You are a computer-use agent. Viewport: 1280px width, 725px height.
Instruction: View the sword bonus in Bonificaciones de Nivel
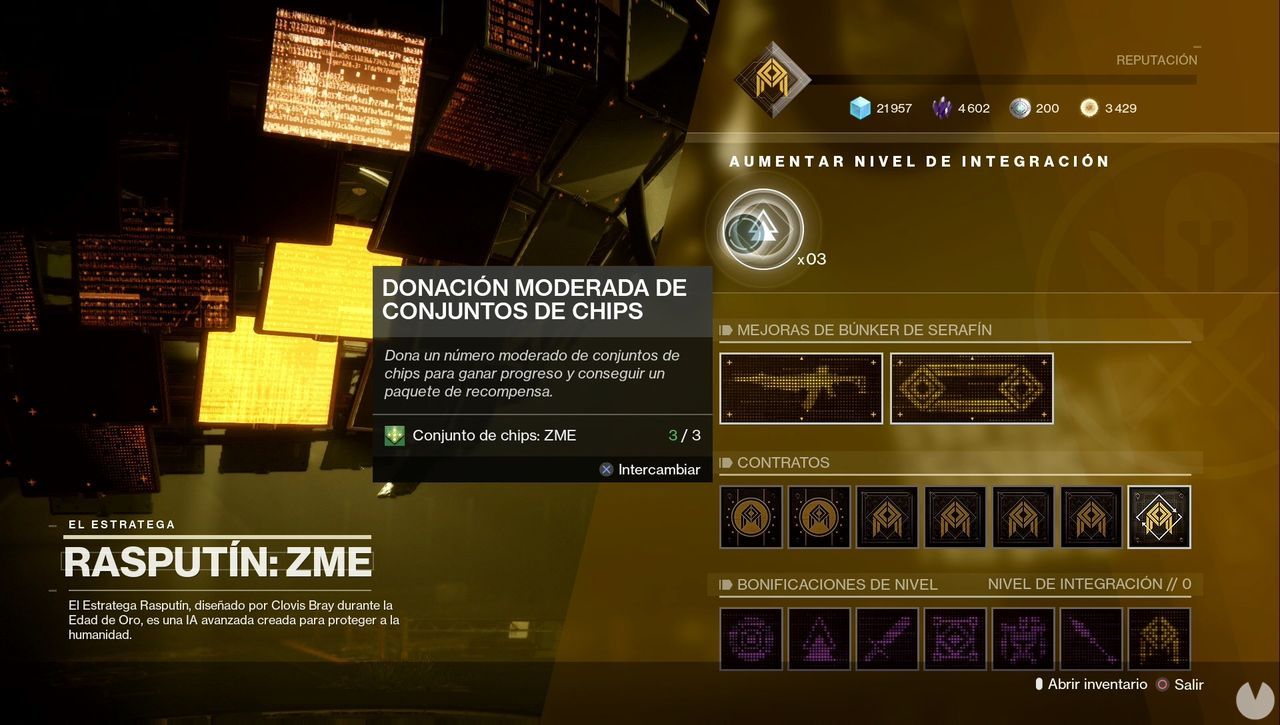click(x=887, y=638)
